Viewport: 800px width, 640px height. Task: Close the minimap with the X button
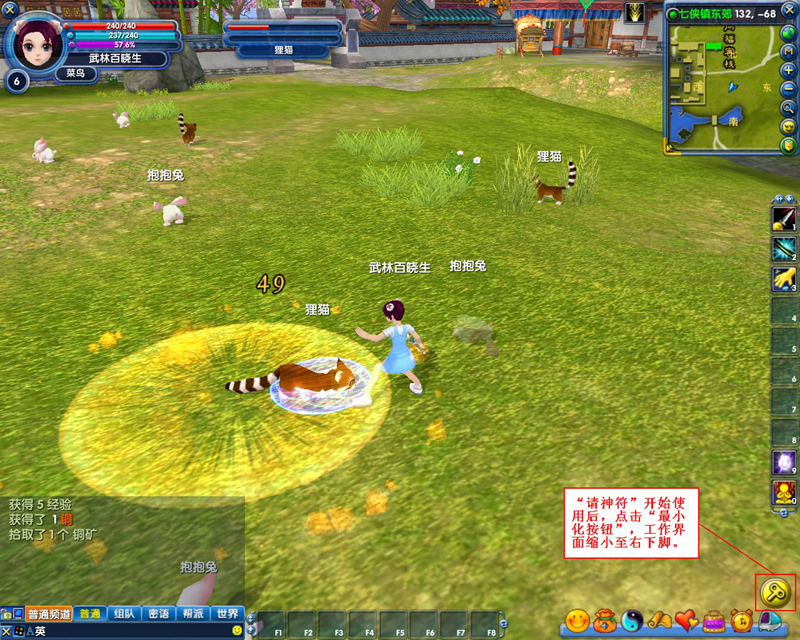790,10
